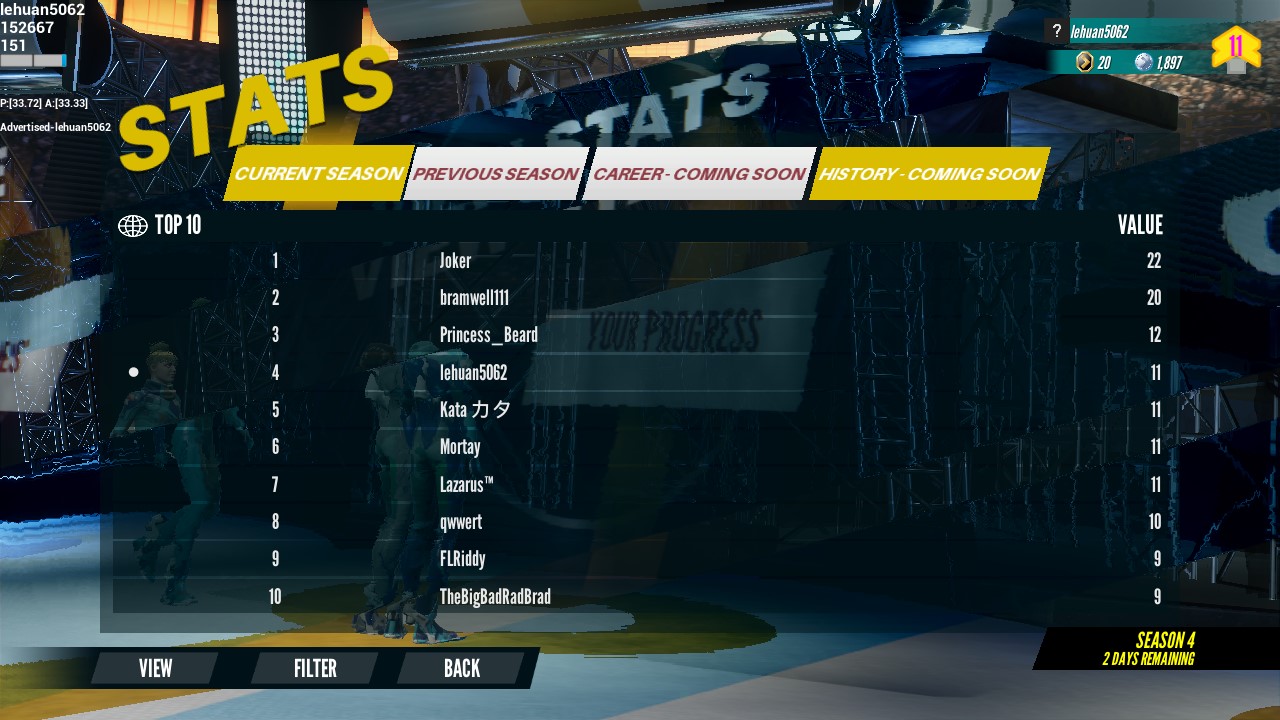Click the View button

tap(155, 668)
